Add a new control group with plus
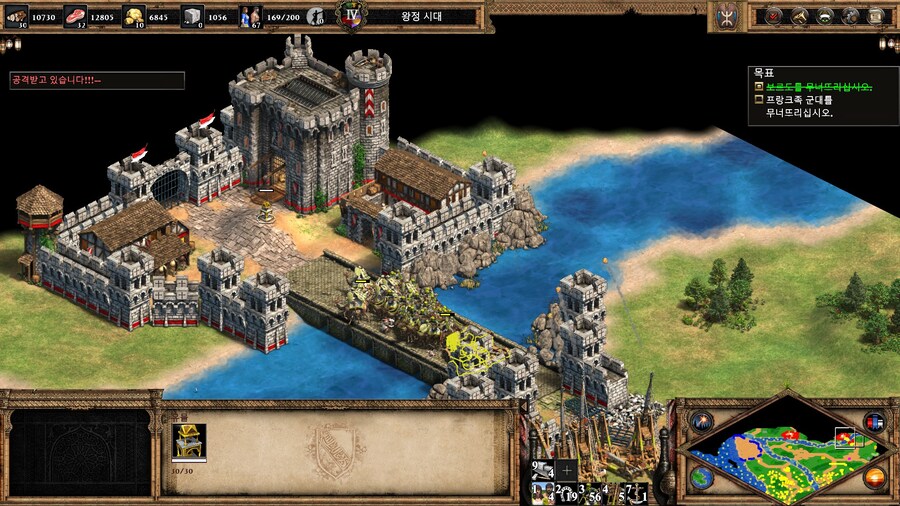Screen dimensions: 900x506 (x=567, y=468)
